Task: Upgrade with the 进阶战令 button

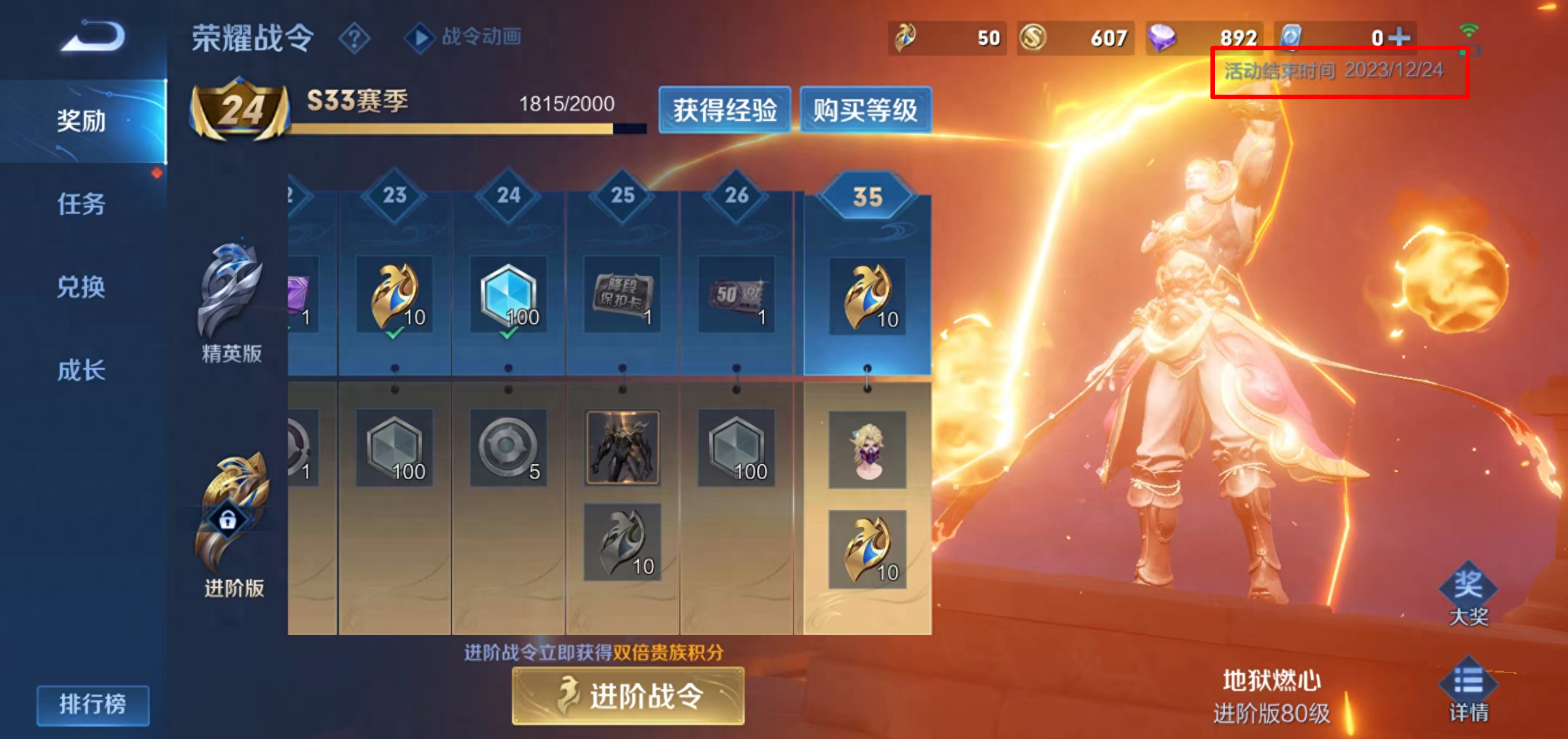Action: 628,696
